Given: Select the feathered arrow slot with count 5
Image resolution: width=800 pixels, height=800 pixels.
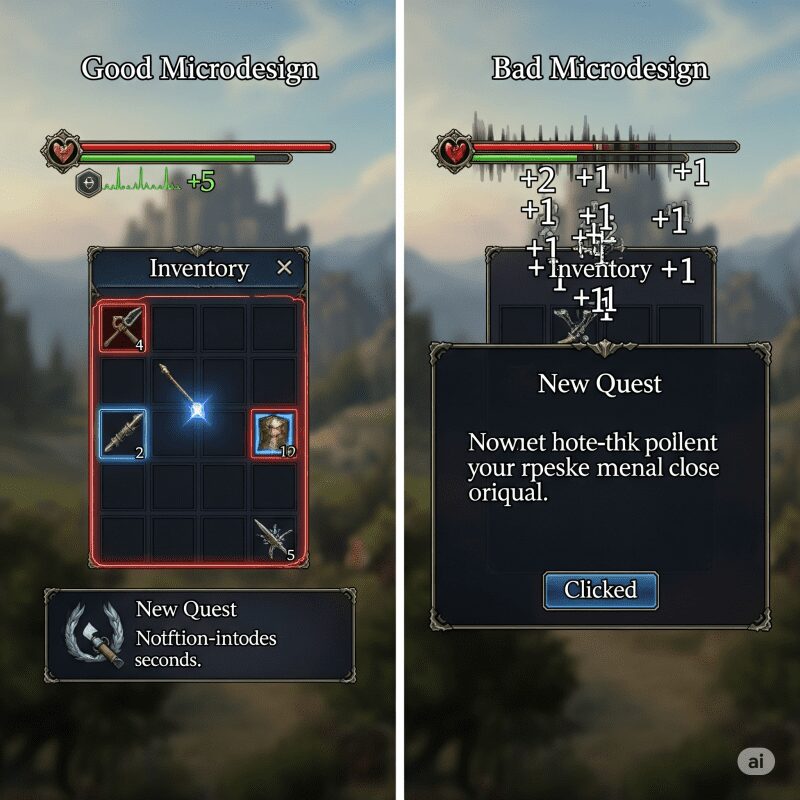Looking at the screenshot, I should 273,538.
